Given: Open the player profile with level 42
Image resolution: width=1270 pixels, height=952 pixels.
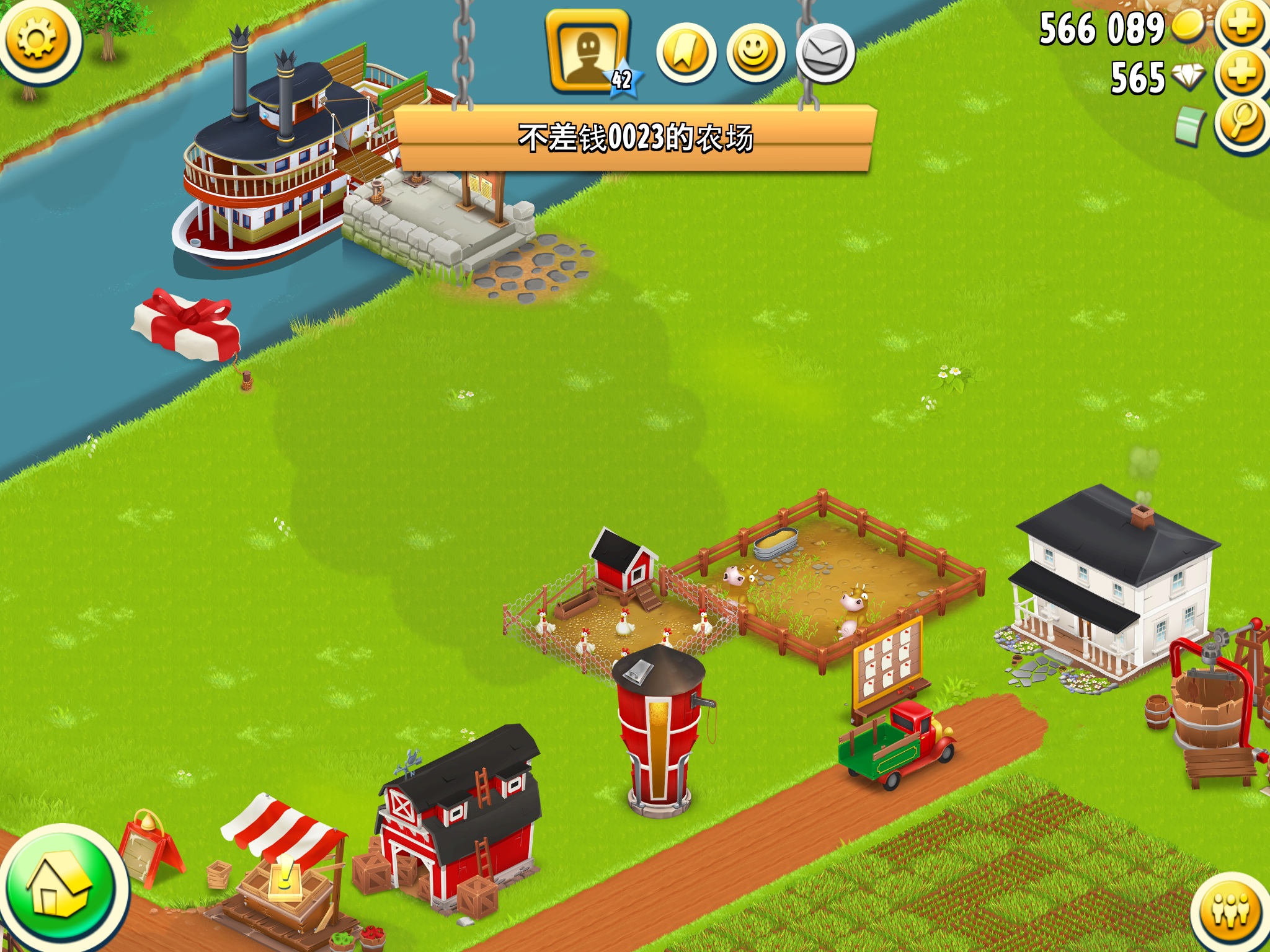Looking at the screenshot, I should 588,52.
